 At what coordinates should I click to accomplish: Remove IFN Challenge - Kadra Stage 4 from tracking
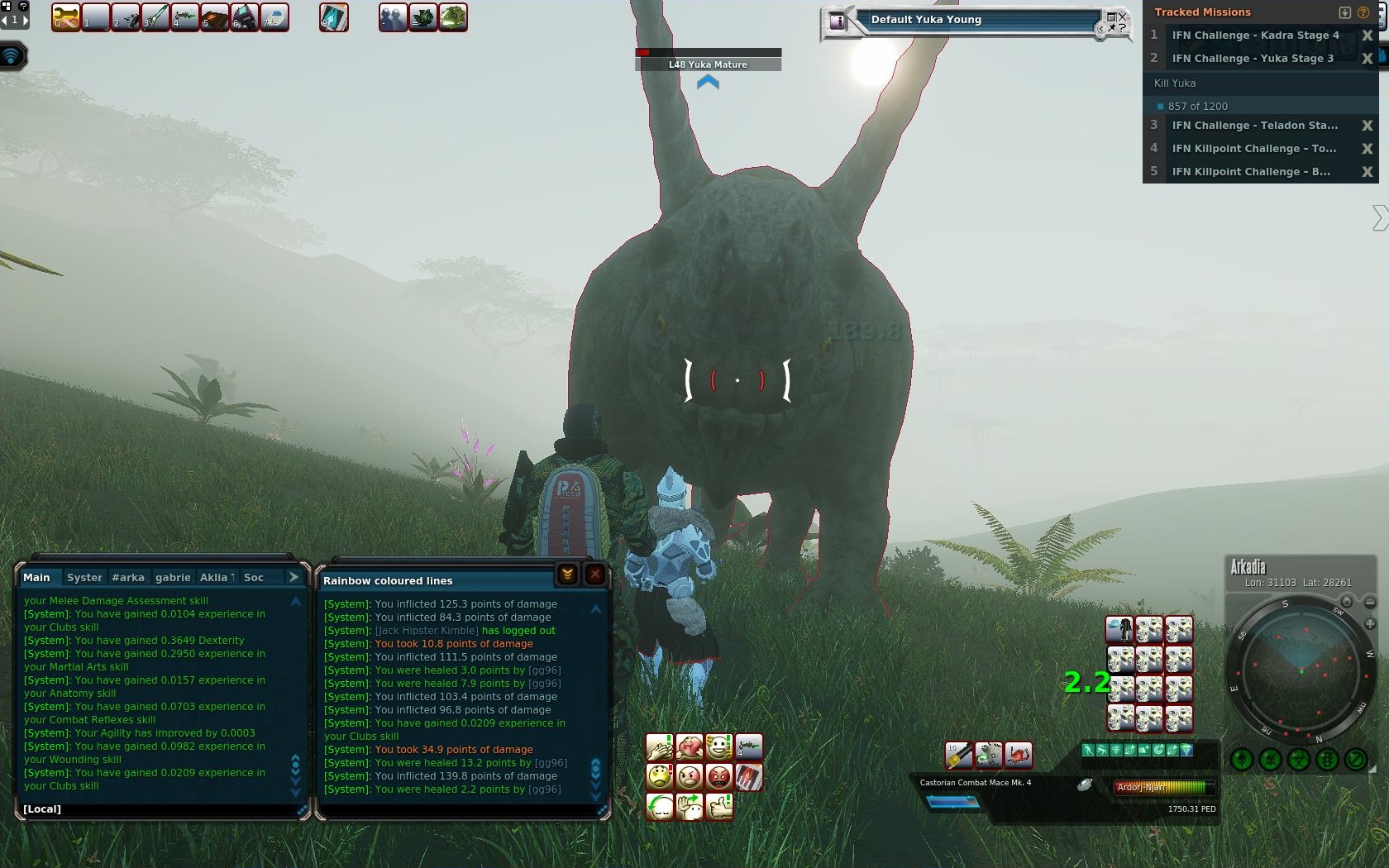coord(1367,36)
